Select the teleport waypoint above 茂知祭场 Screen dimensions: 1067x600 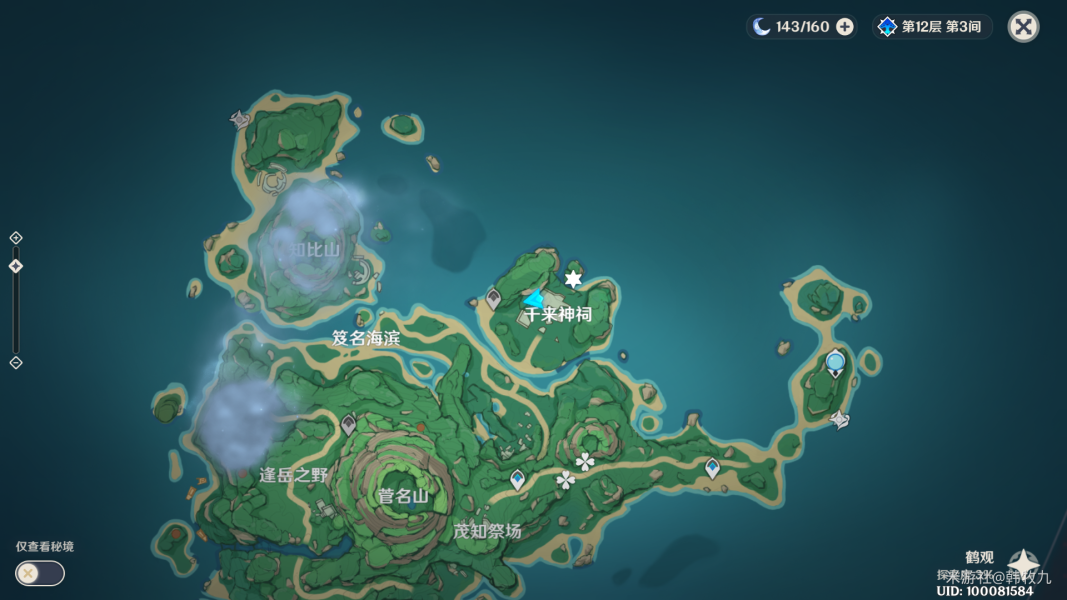517,480
